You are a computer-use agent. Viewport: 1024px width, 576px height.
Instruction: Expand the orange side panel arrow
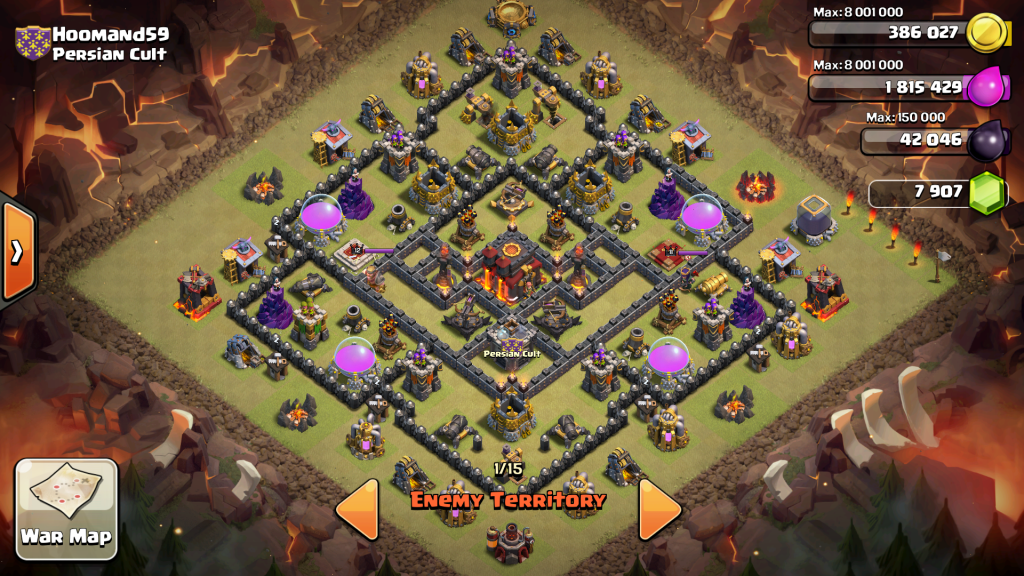[17, 251]
